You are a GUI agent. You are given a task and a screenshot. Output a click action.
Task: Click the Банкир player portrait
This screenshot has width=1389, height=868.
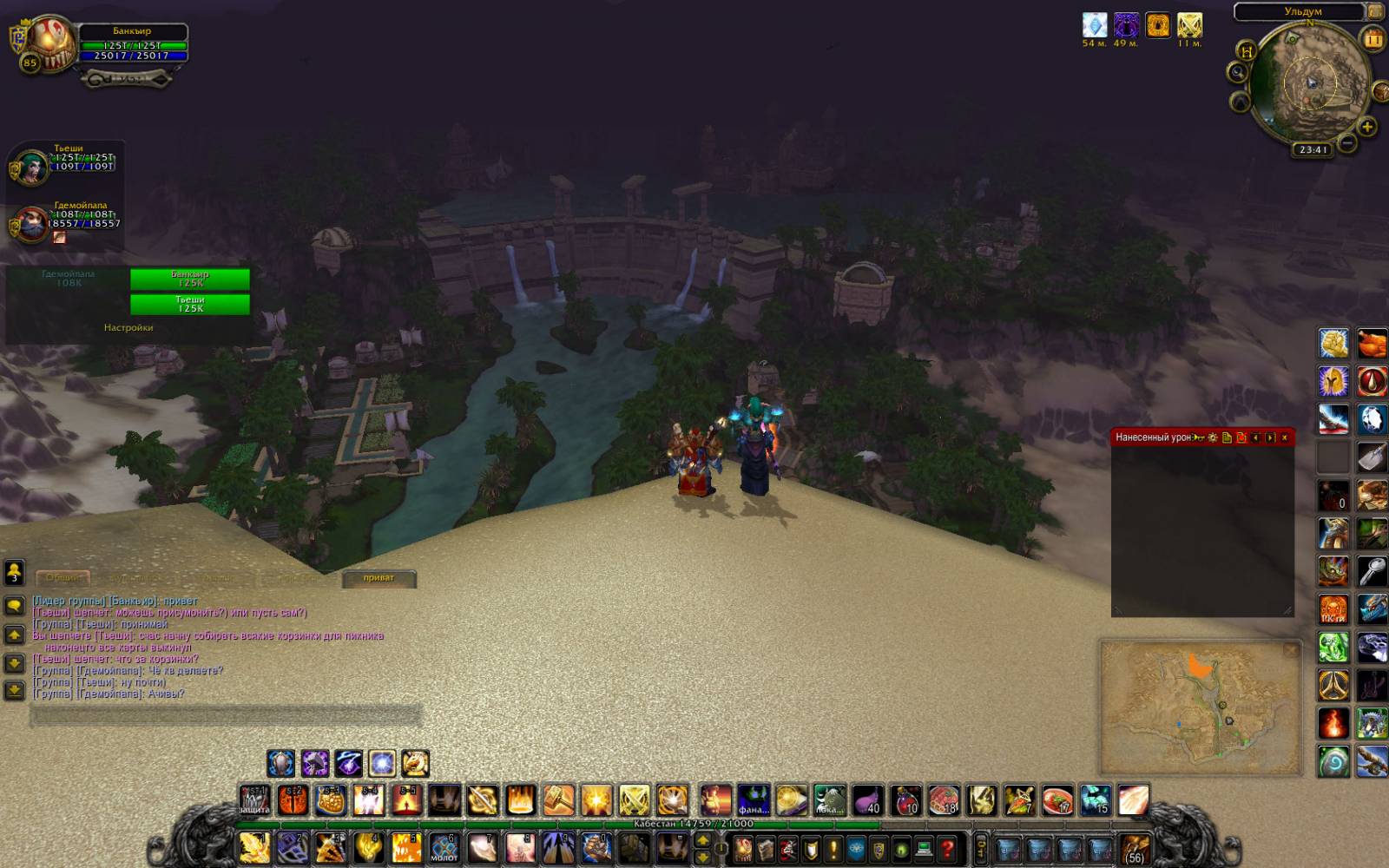point(52,43)
